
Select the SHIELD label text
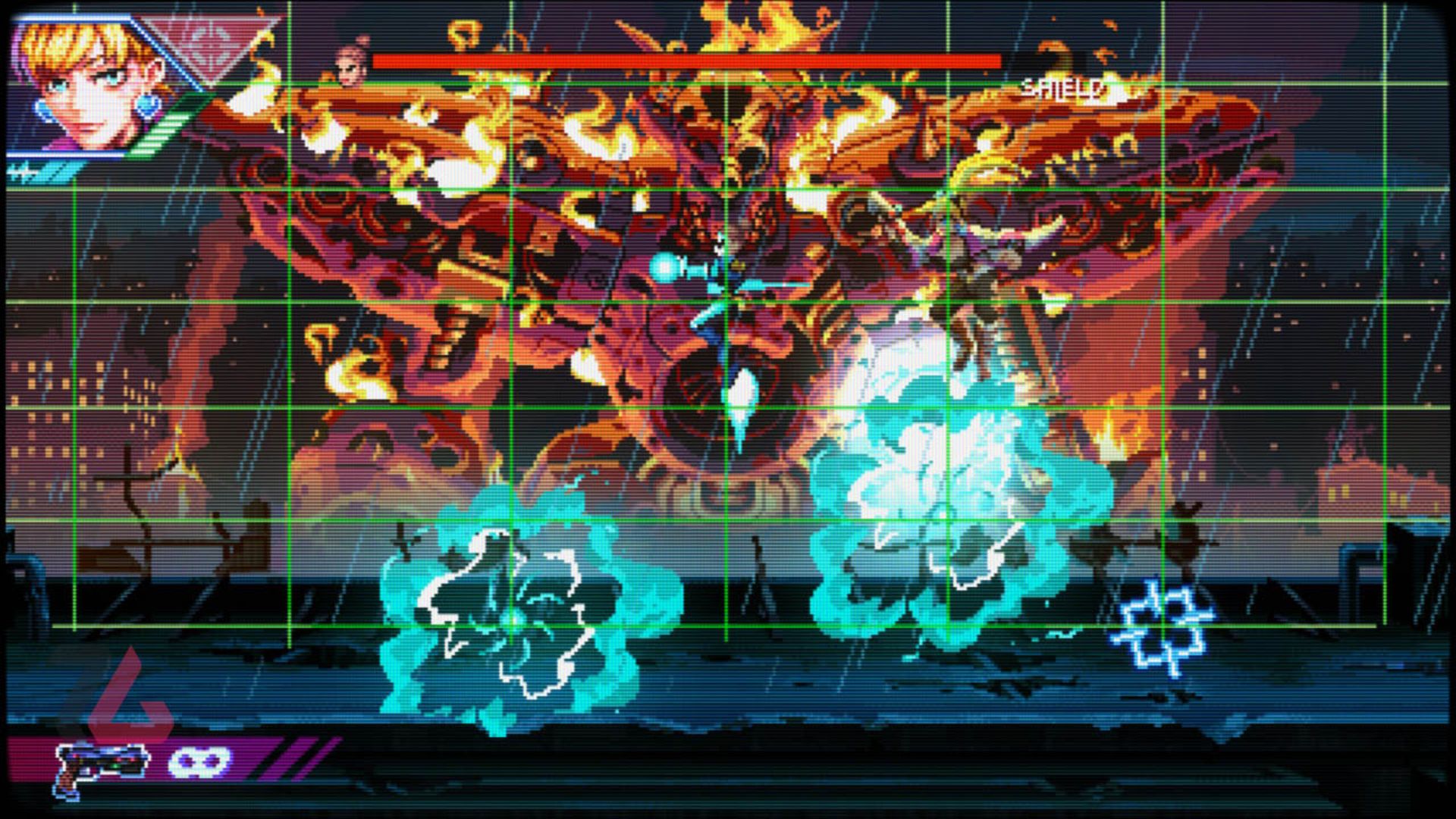(1062, 89)
